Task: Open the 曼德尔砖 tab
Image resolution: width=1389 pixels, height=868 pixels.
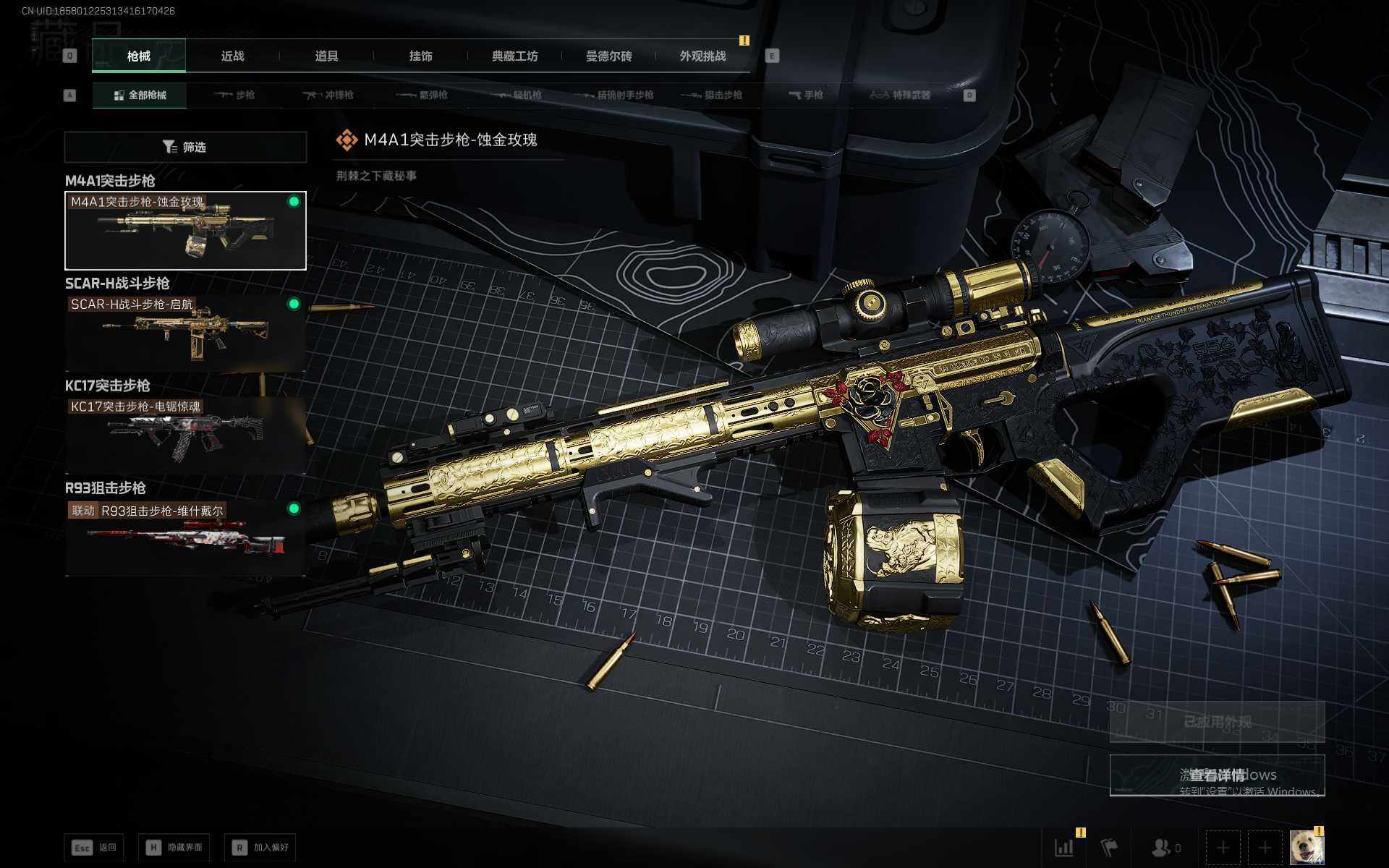Action: coord(608,56)
